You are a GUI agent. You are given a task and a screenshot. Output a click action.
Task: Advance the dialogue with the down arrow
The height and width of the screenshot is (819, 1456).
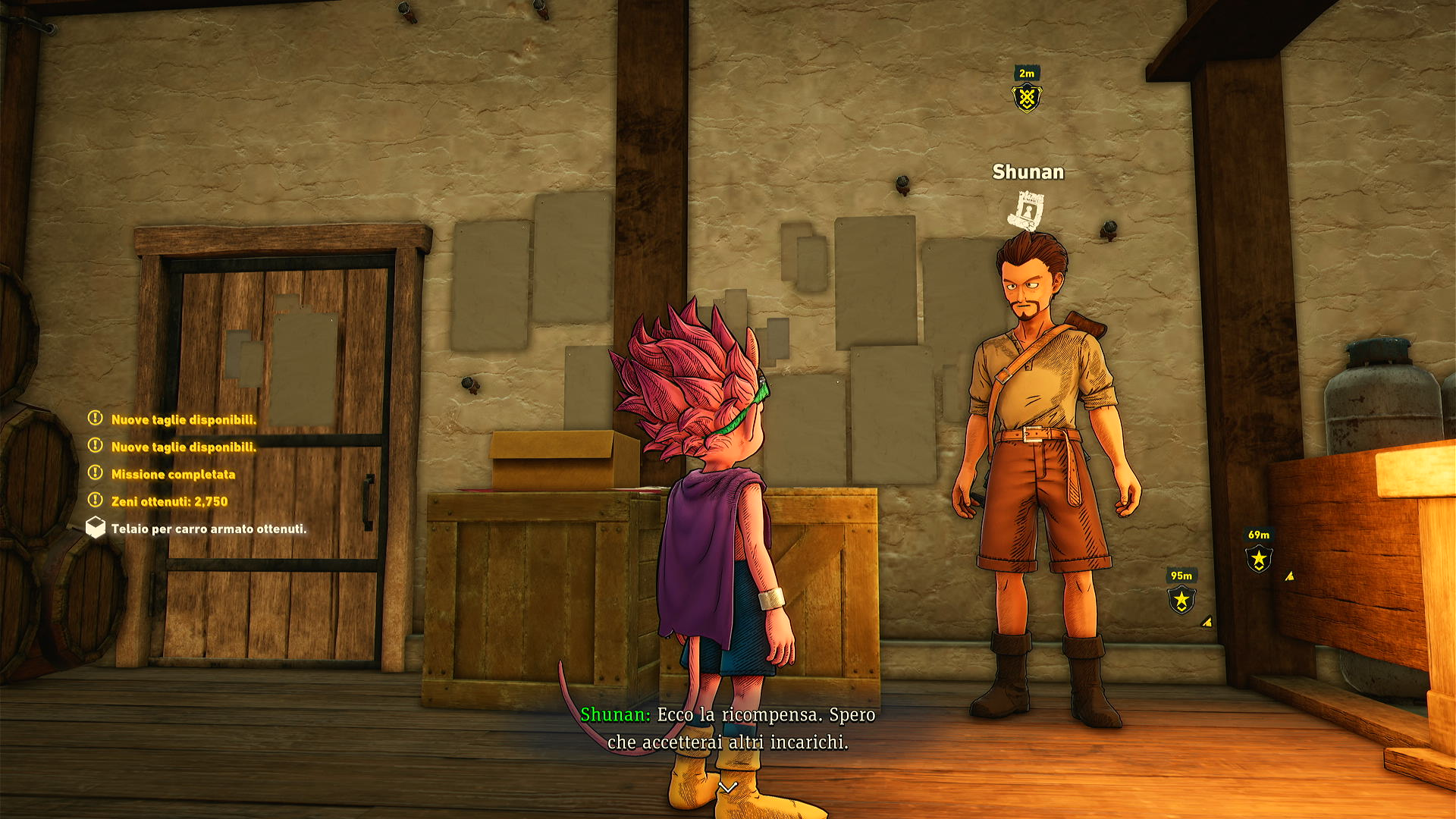pyautogui.click(x=728, y=788)
